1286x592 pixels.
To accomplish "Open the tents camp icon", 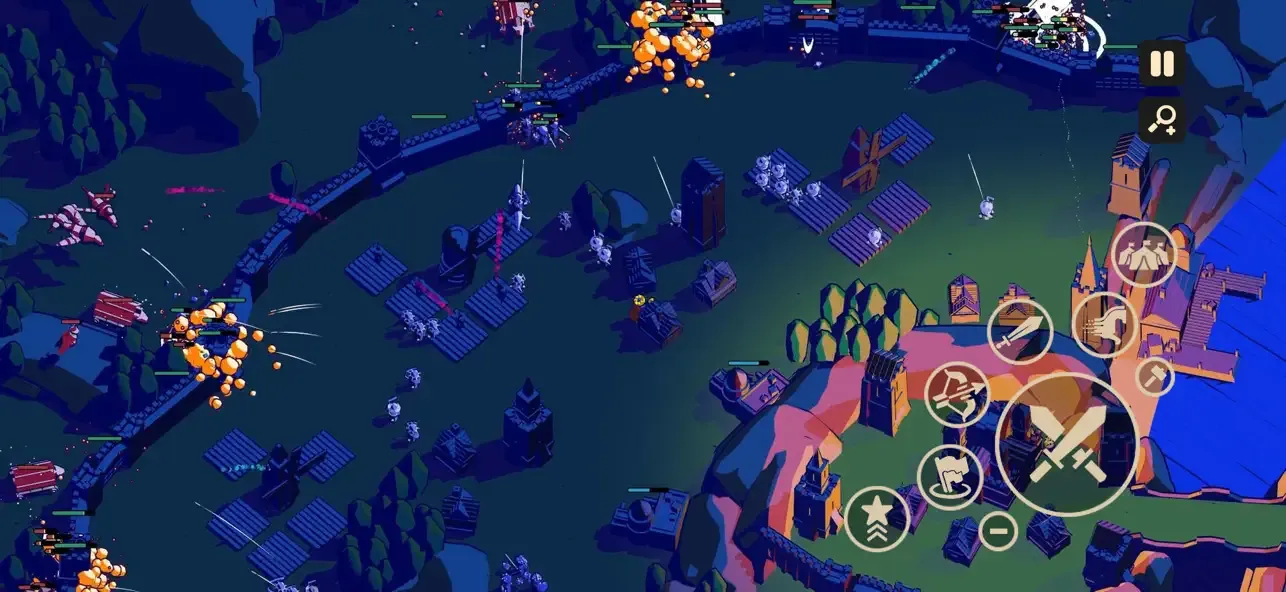I will point(1145,255).
